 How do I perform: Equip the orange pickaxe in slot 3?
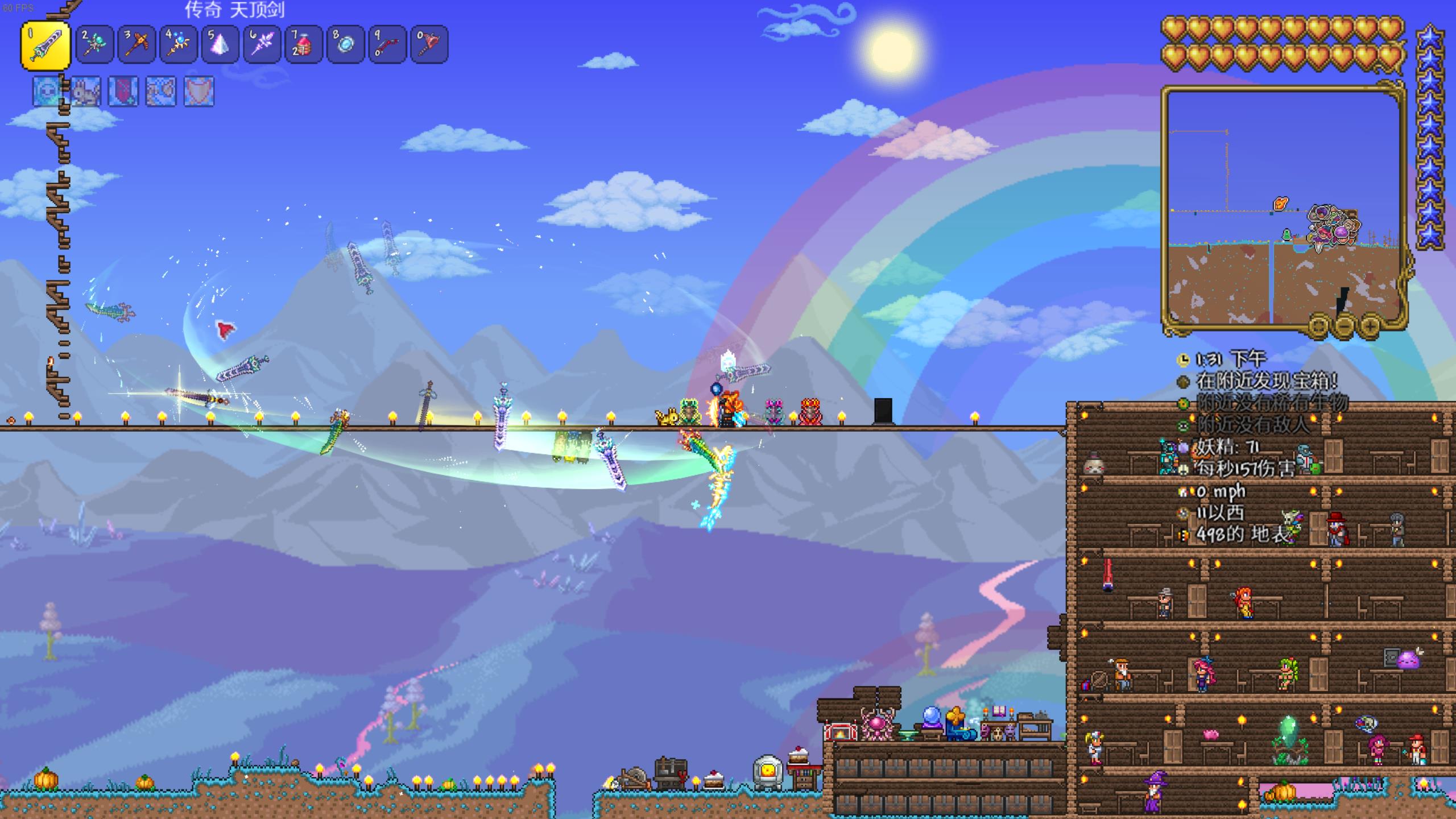(136, 44)
